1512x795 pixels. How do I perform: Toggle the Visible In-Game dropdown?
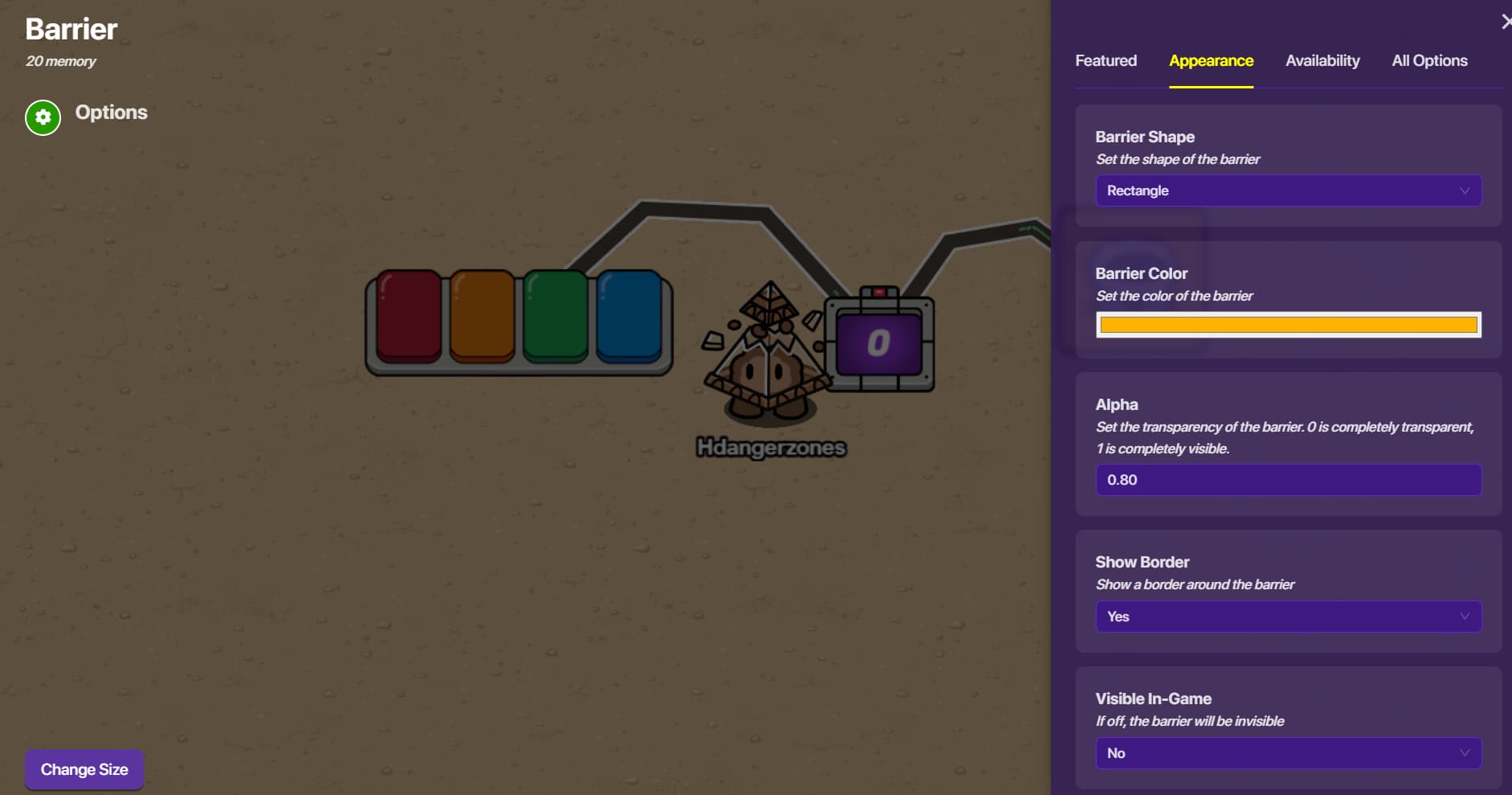[x=1288, y=753]
